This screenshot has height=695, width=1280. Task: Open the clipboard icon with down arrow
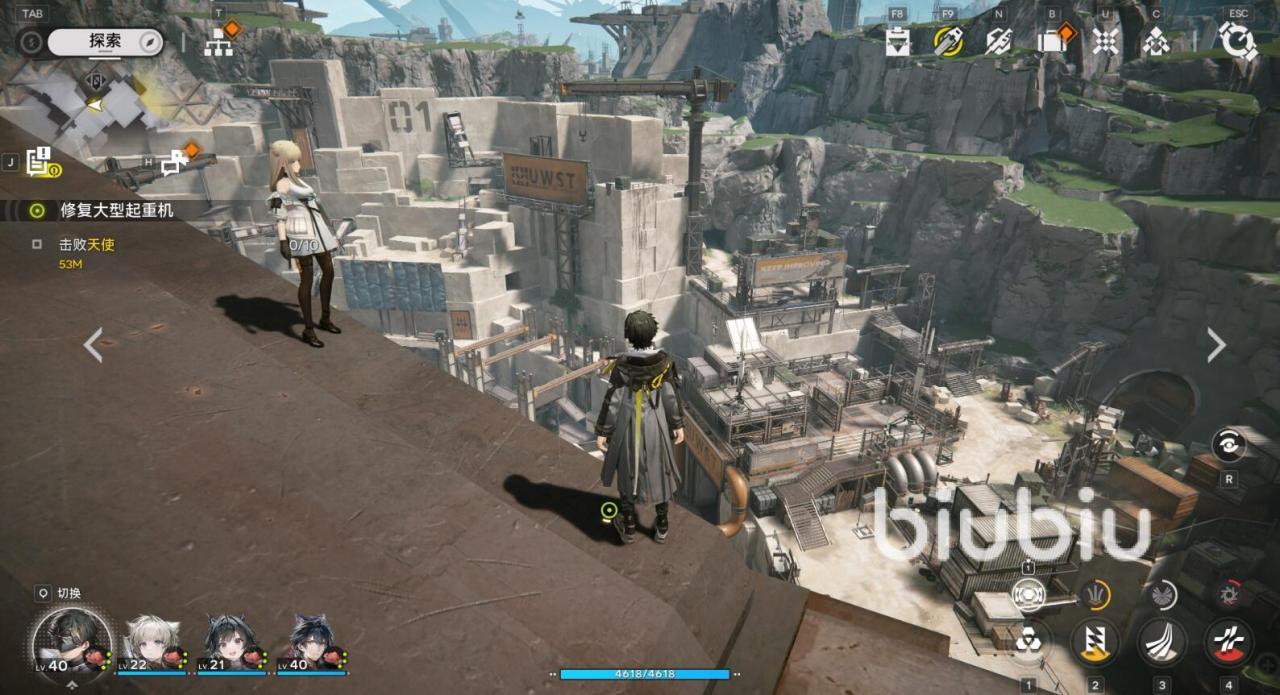click(x=897, y=41)
